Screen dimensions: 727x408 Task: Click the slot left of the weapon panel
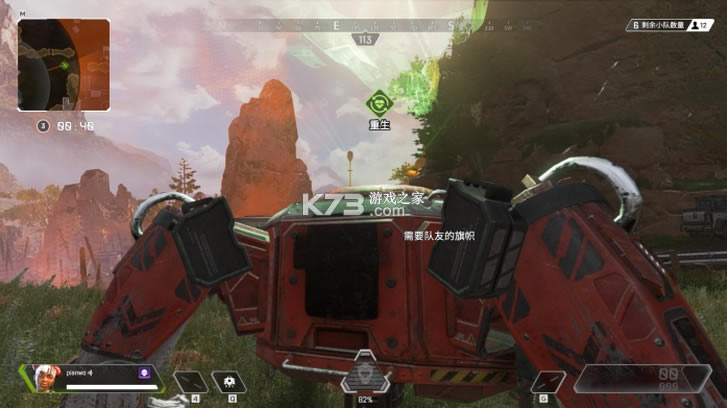coord(547,381)
